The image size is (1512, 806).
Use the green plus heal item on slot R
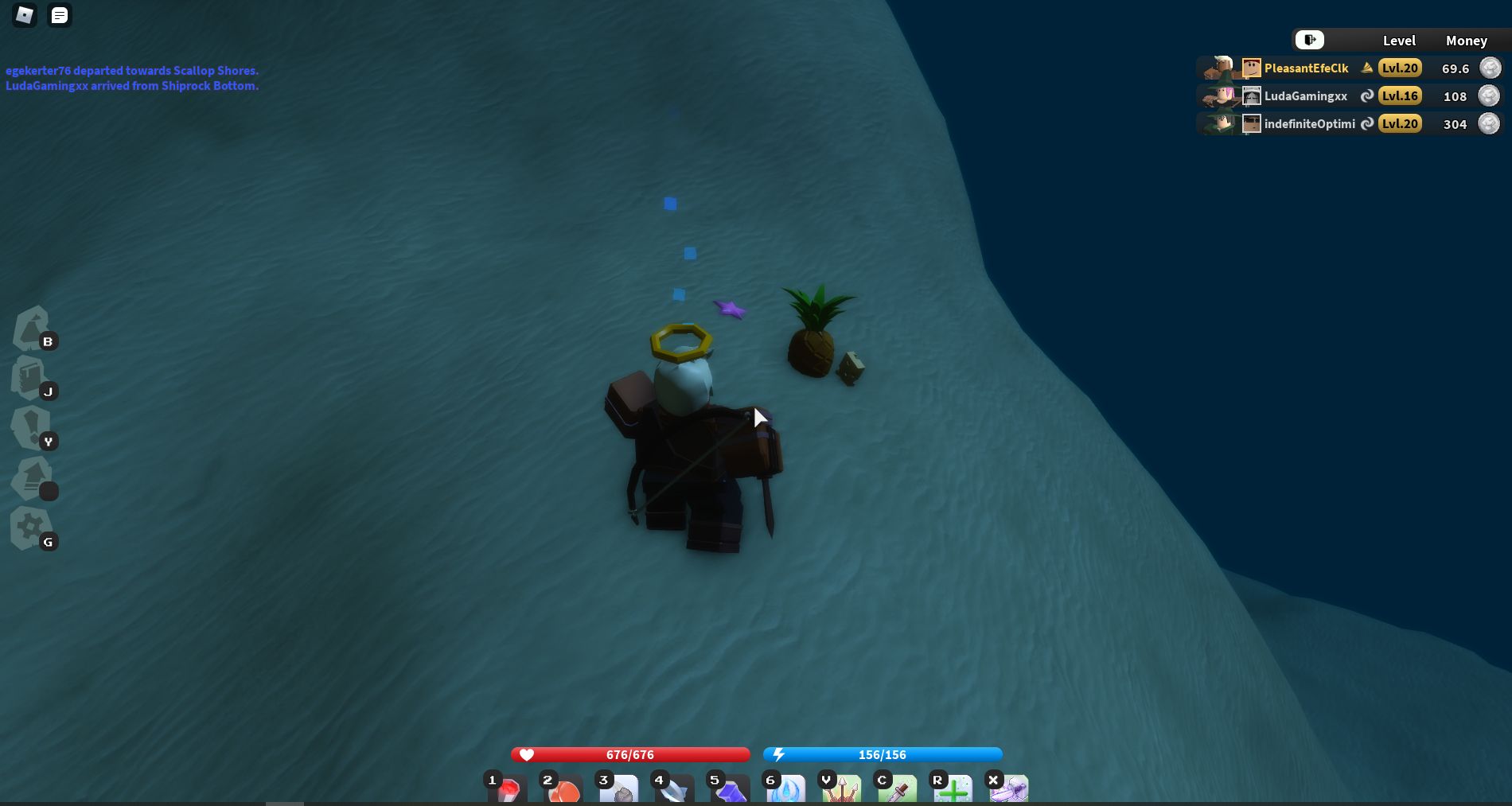pyautogui.click(x=953, y=792)
